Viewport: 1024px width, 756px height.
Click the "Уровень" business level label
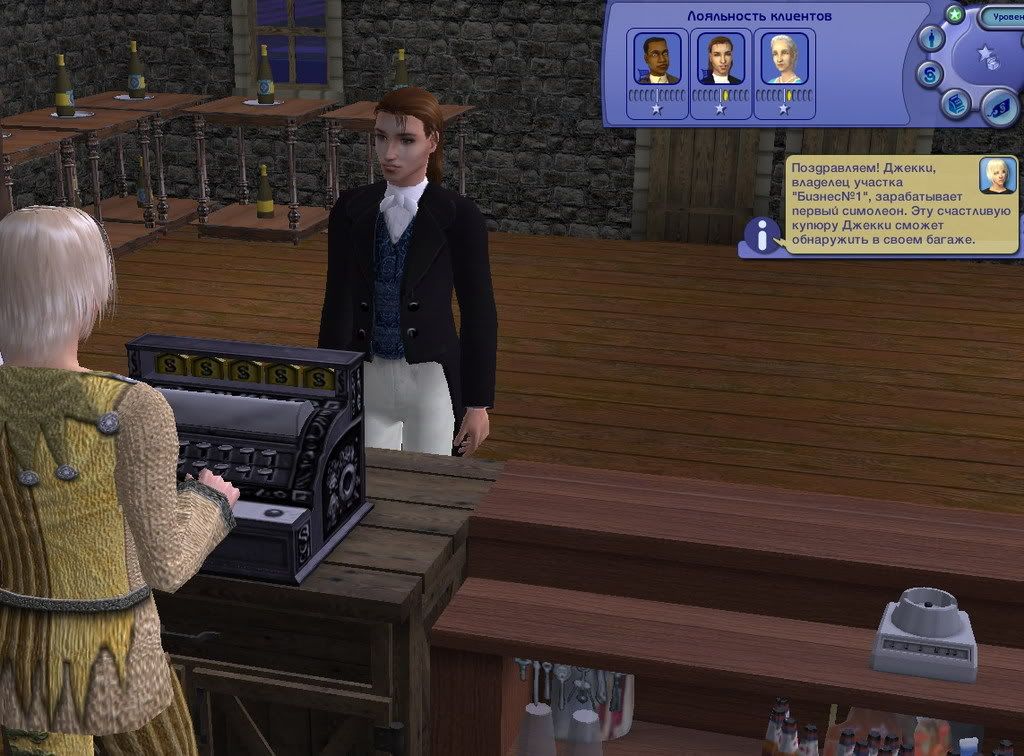pyautogui.click(x=1001, y=17)
